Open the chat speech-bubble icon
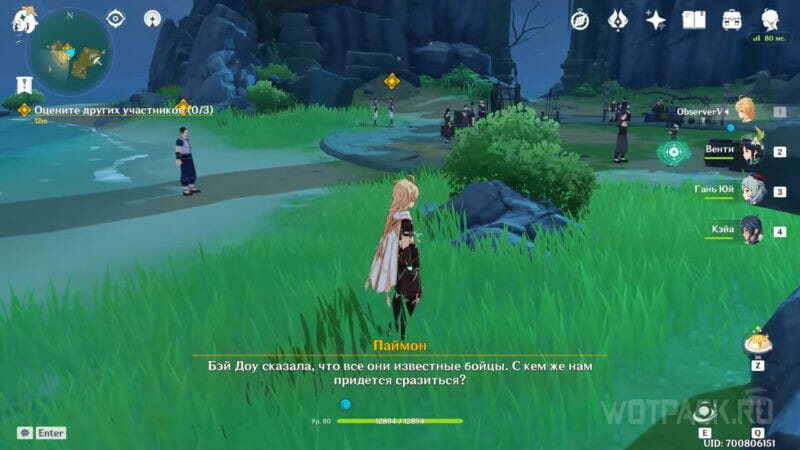This screenshot has height=450, width=800. point(24,433)
